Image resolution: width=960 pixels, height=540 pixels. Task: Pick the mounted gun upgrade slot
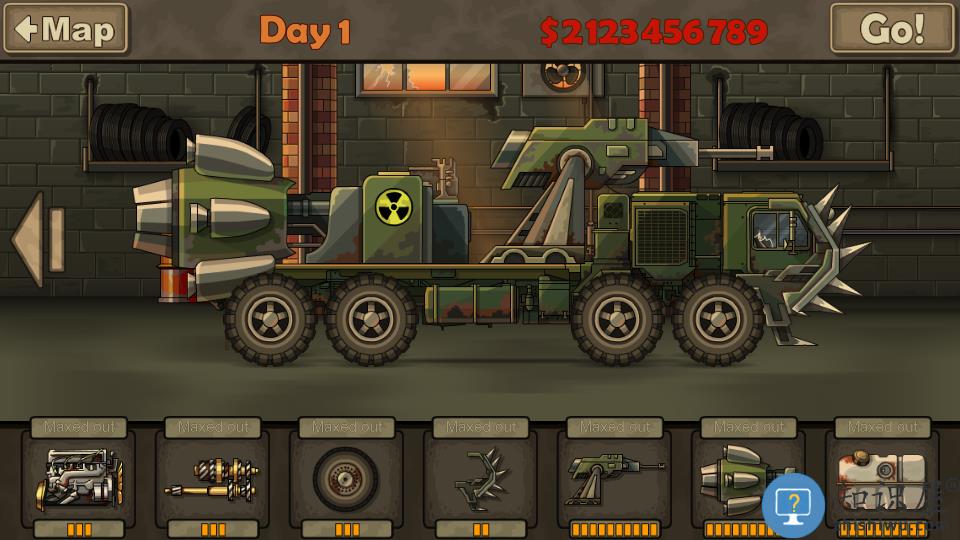[614, 479]
